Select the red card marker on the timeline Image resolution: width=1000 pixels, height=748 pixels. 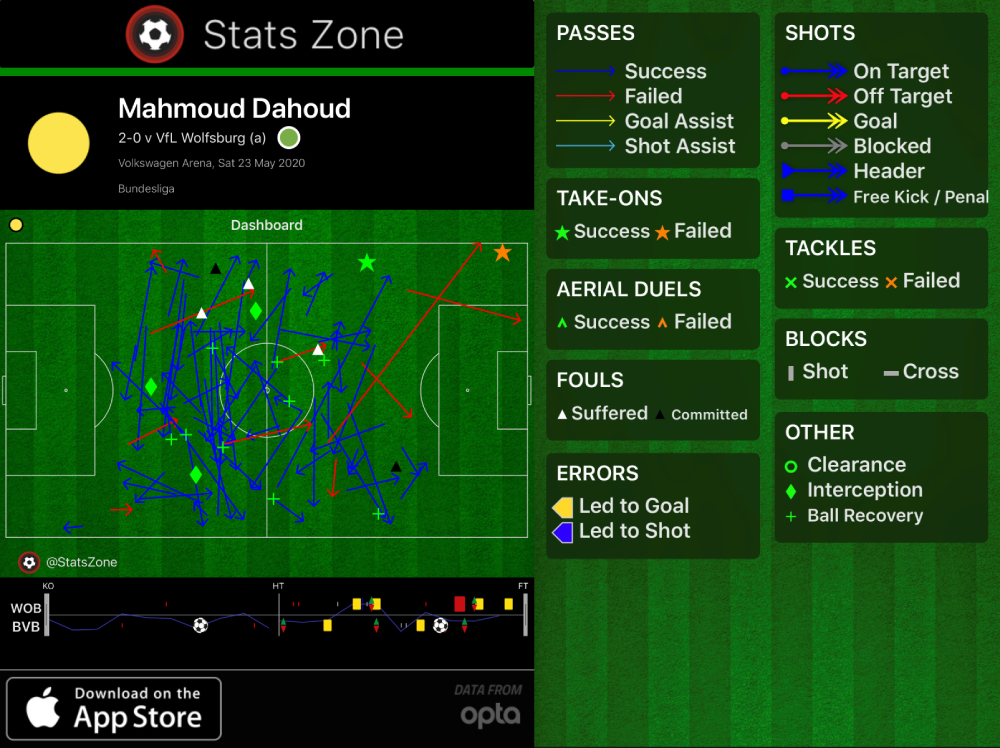point(460,604)
